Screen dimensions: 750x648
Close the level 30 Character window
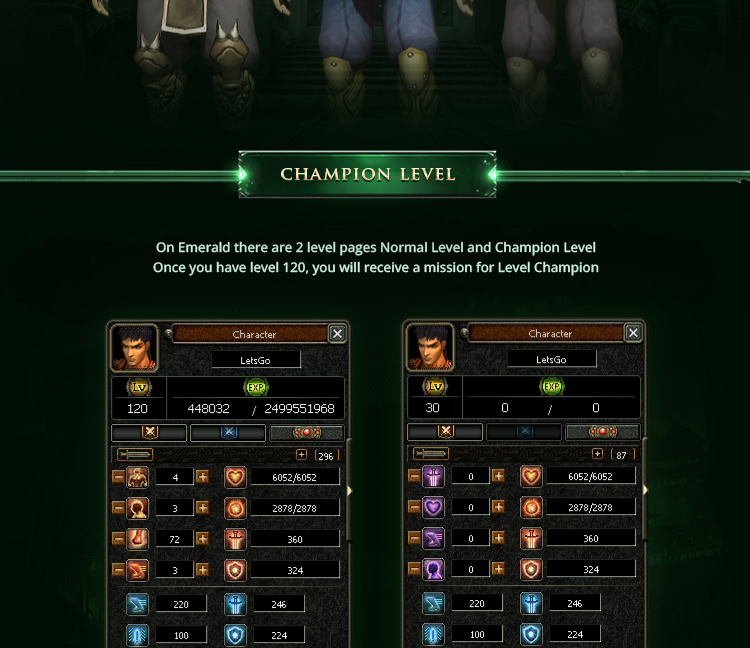[633, 333]
